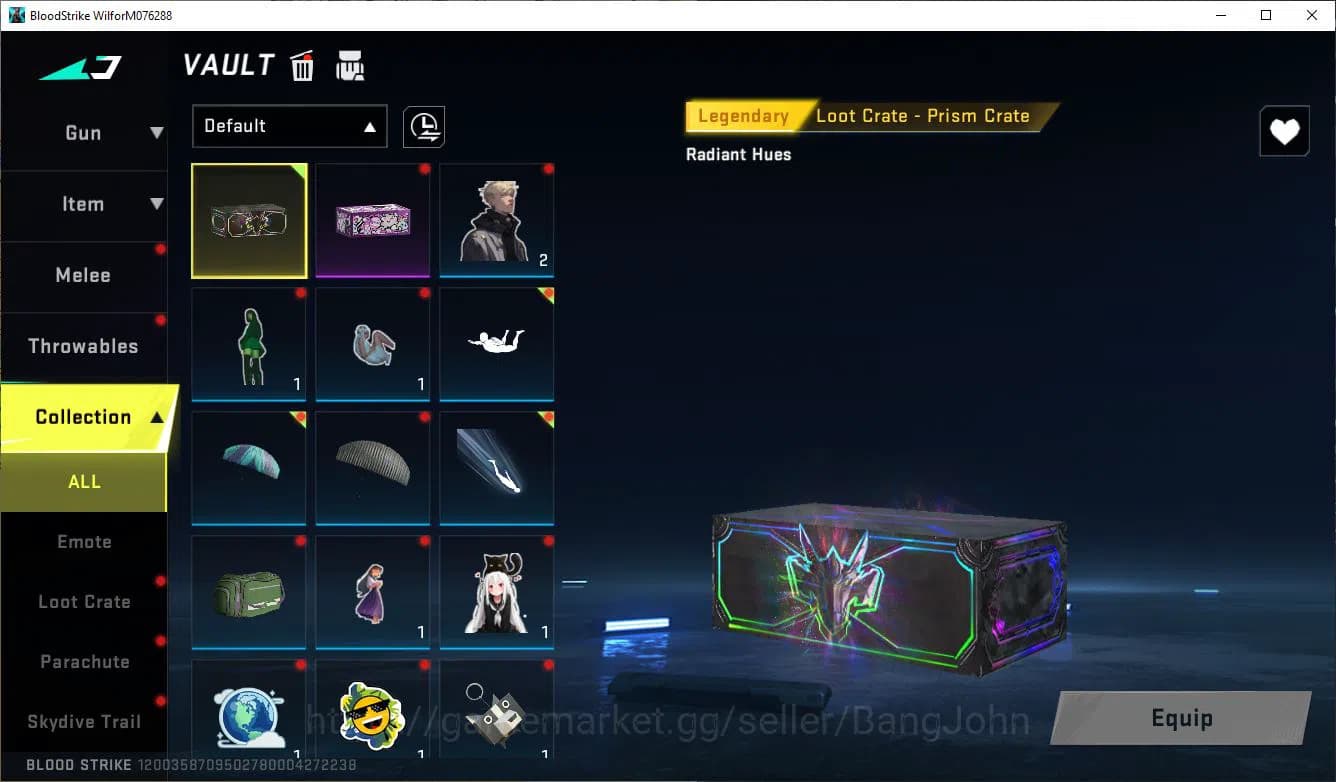Select the ALL filter under Collection

84,481
